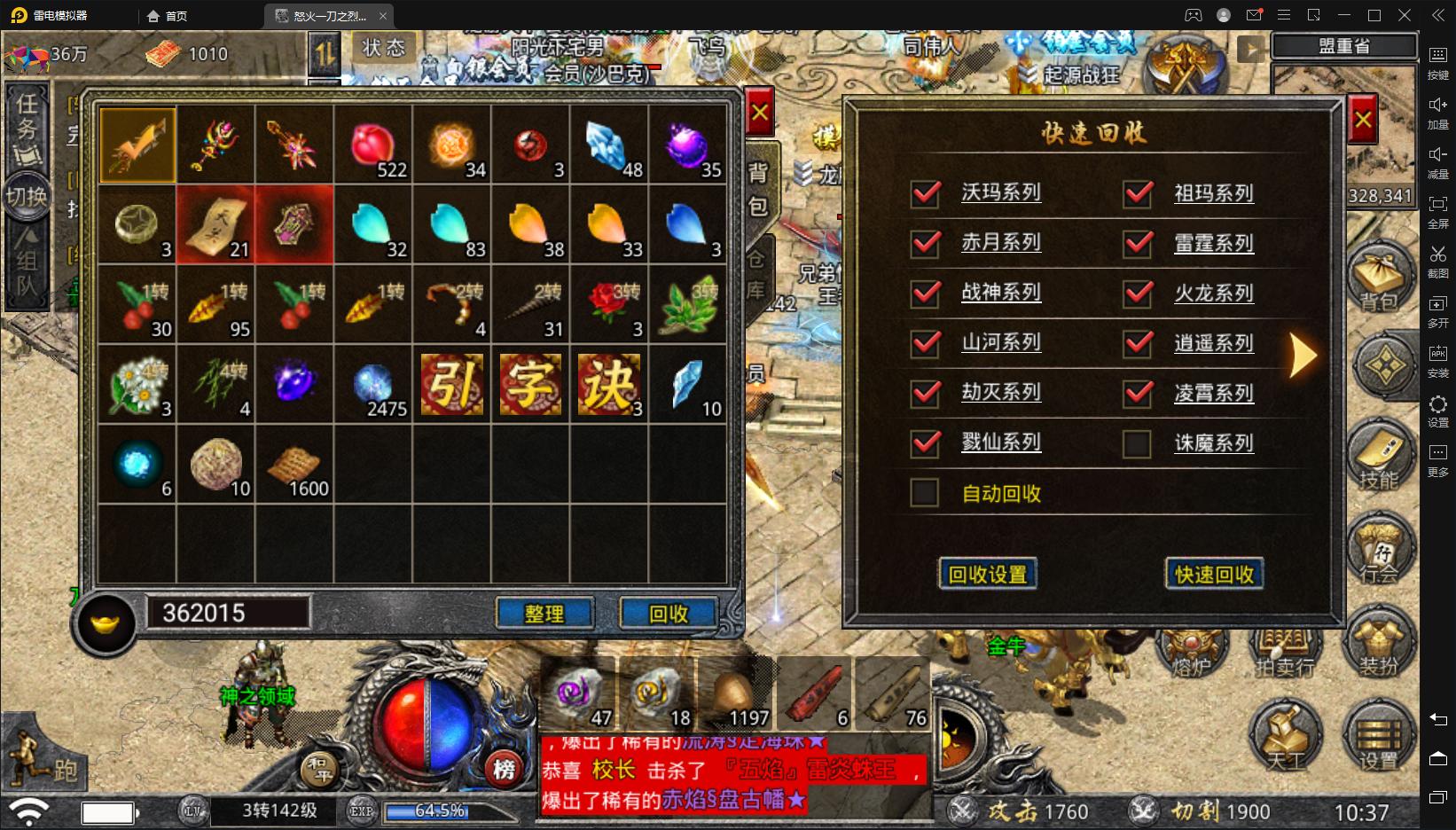
Task: Uncheck the 沃玛系列 checkbox
Action: pyautogui.click(x=924, y=193)
